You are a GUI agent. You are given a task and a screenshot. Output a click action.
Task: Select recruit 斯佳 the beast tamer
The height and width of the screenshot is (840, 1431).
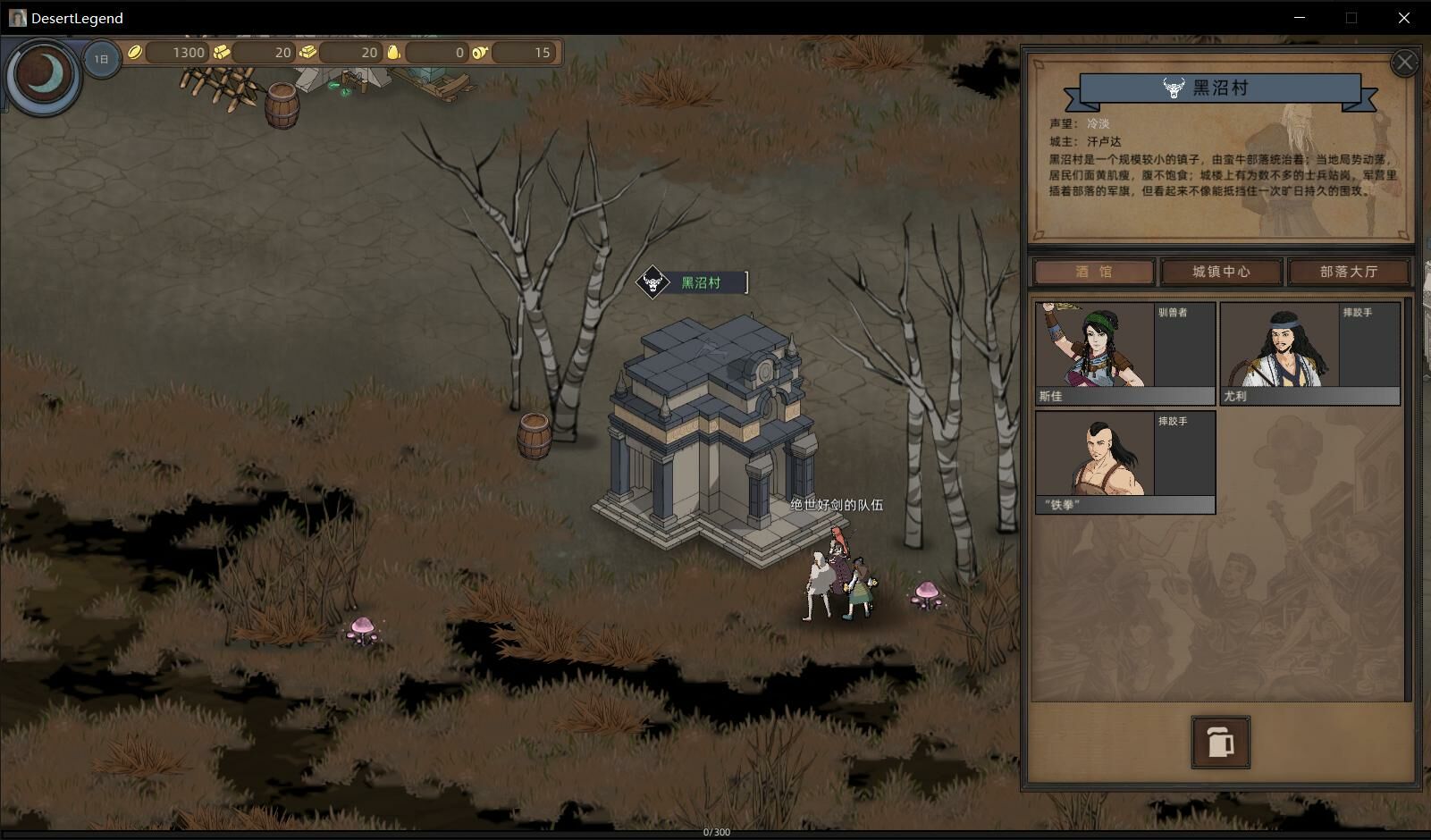(x=1124, y=353)
